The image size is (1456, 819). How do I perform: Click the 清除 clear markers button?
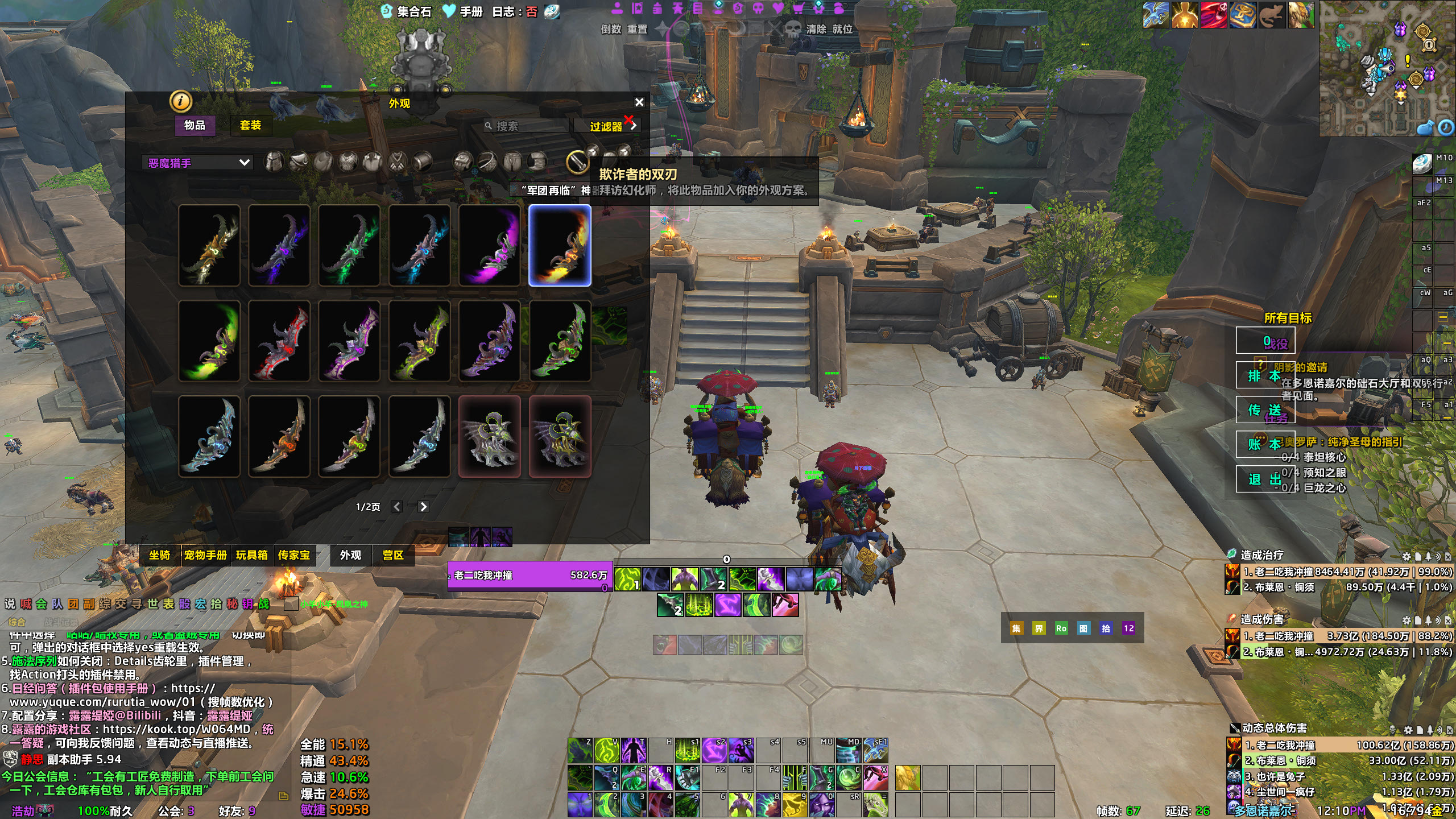tap(816, 29)
